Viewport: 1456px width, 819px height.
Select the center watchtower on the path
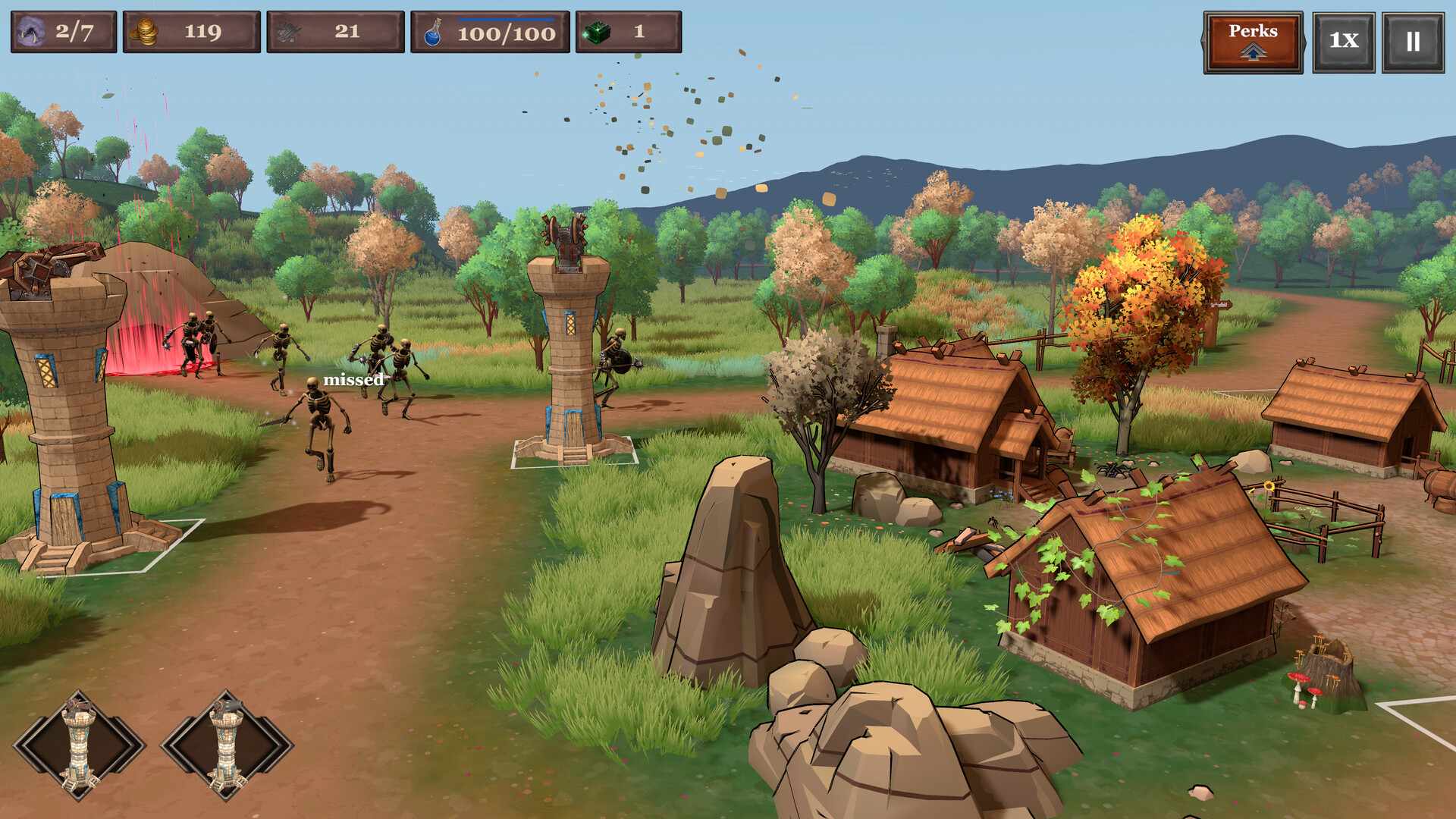(x=569, y=341)
